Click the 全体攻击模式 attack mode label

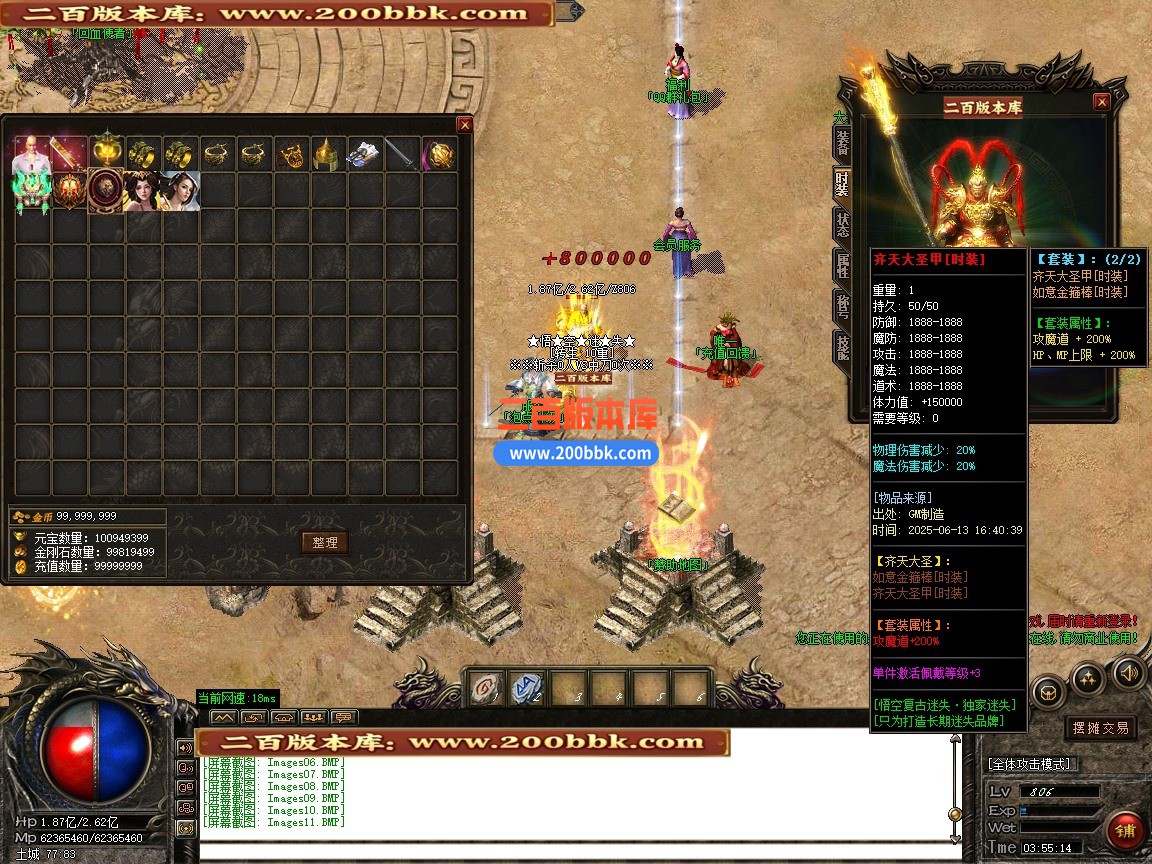pos(1030,764)
